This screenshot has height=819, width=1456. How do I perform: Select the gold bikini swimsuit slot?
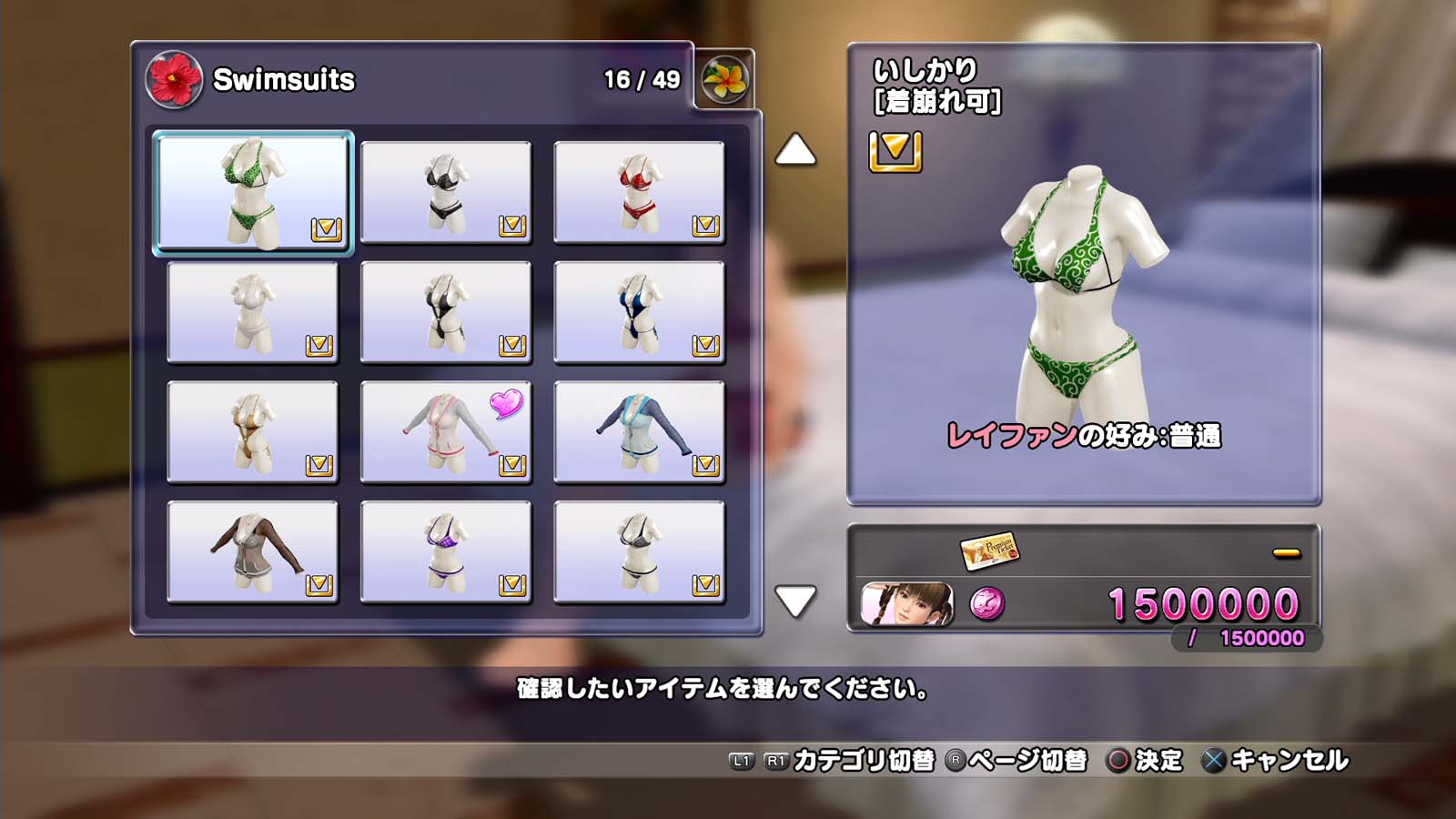click(x=253, y=432)
